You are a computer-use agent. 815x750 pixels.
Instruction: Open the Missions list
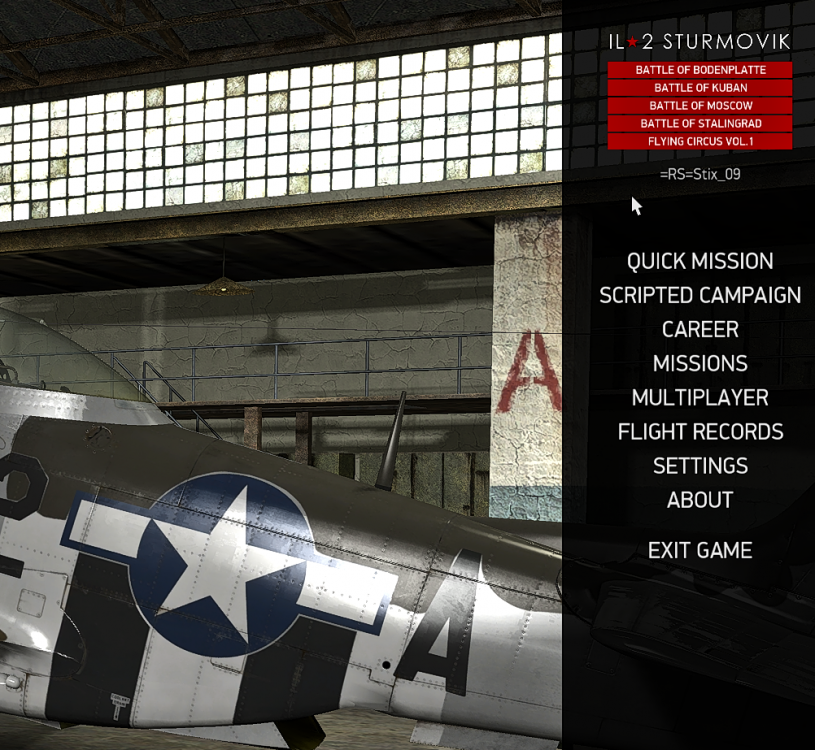(x=700, y=364)
